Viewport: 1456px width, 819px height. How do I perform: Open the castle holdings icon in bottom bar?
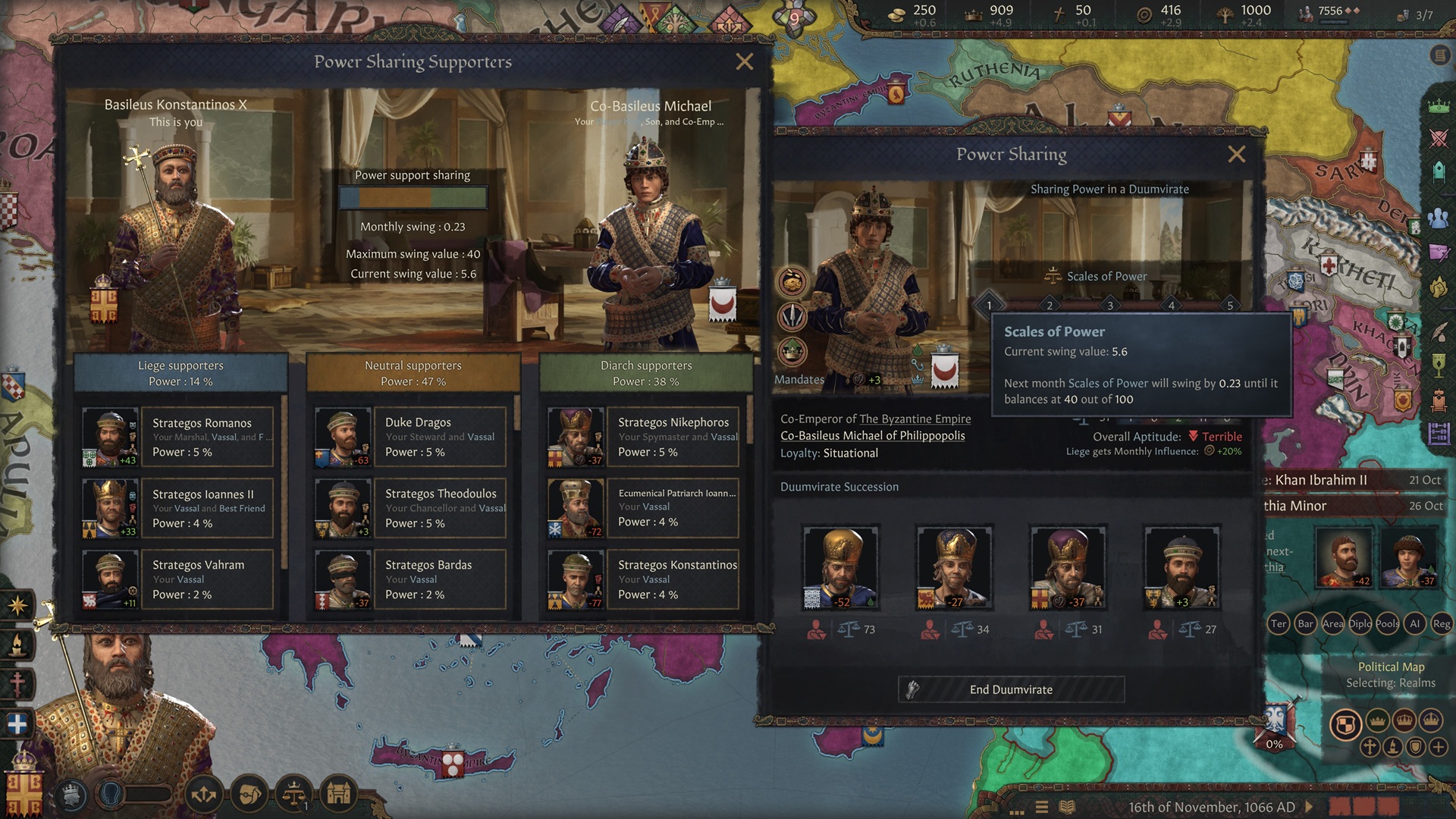339,794
